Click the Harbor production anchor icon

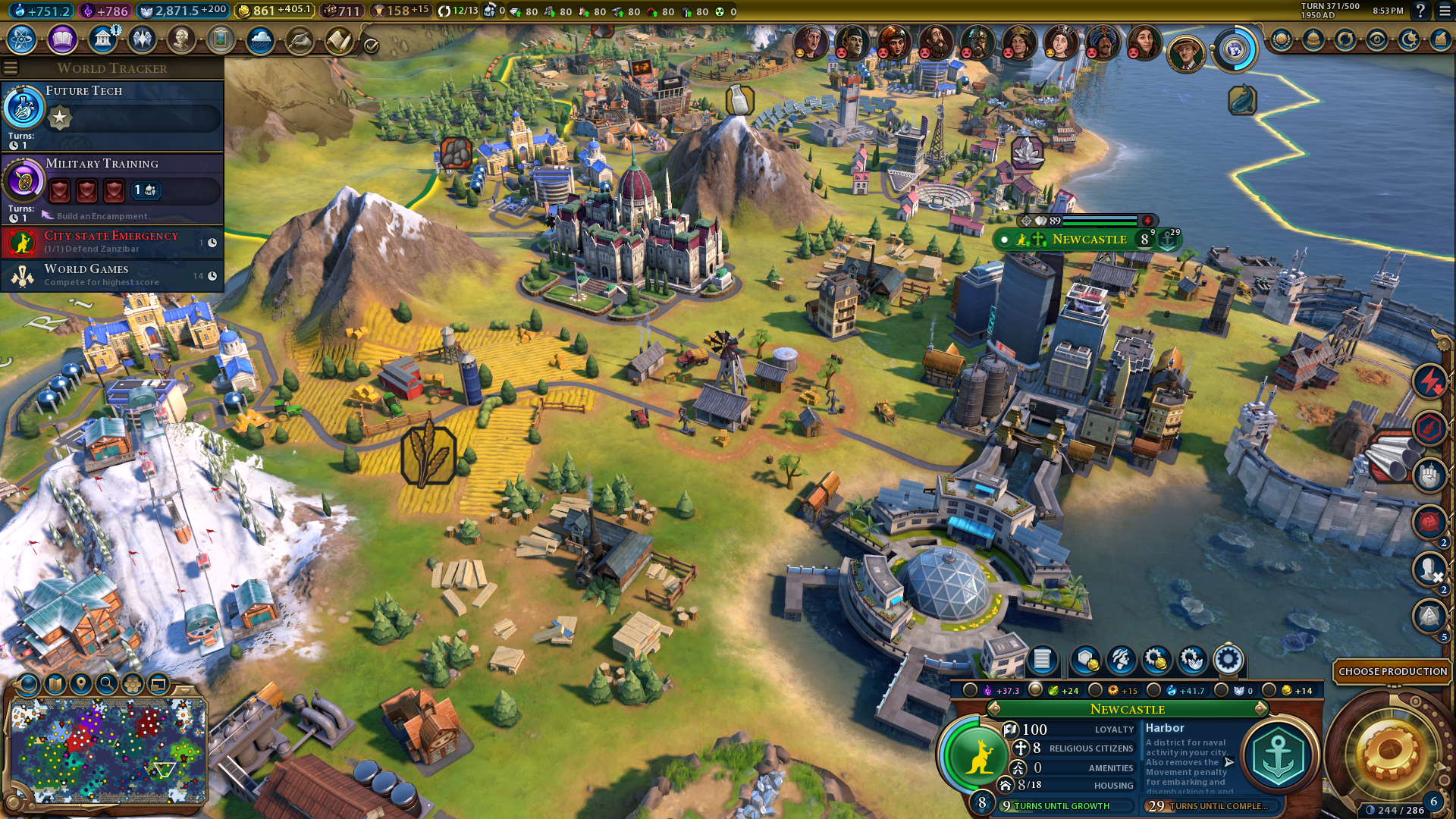pyautogui.click(x=1278, y=756)
